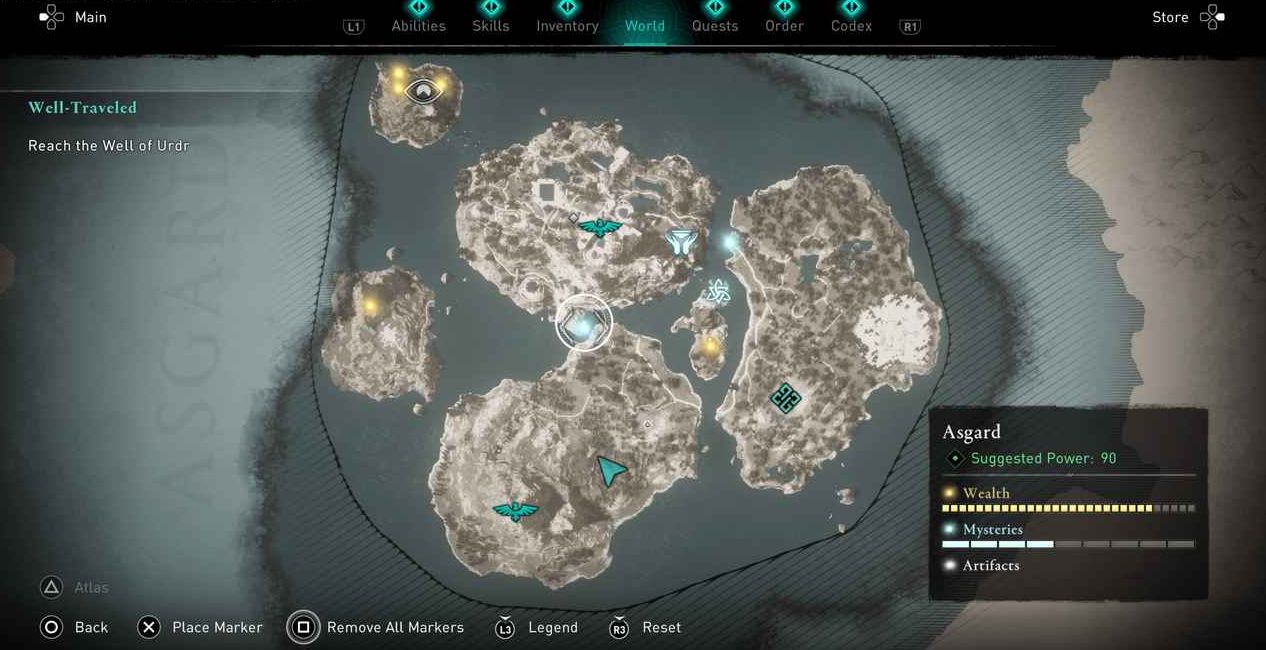
Task: Click the circled quest objective marker
Action: (584, 323)
